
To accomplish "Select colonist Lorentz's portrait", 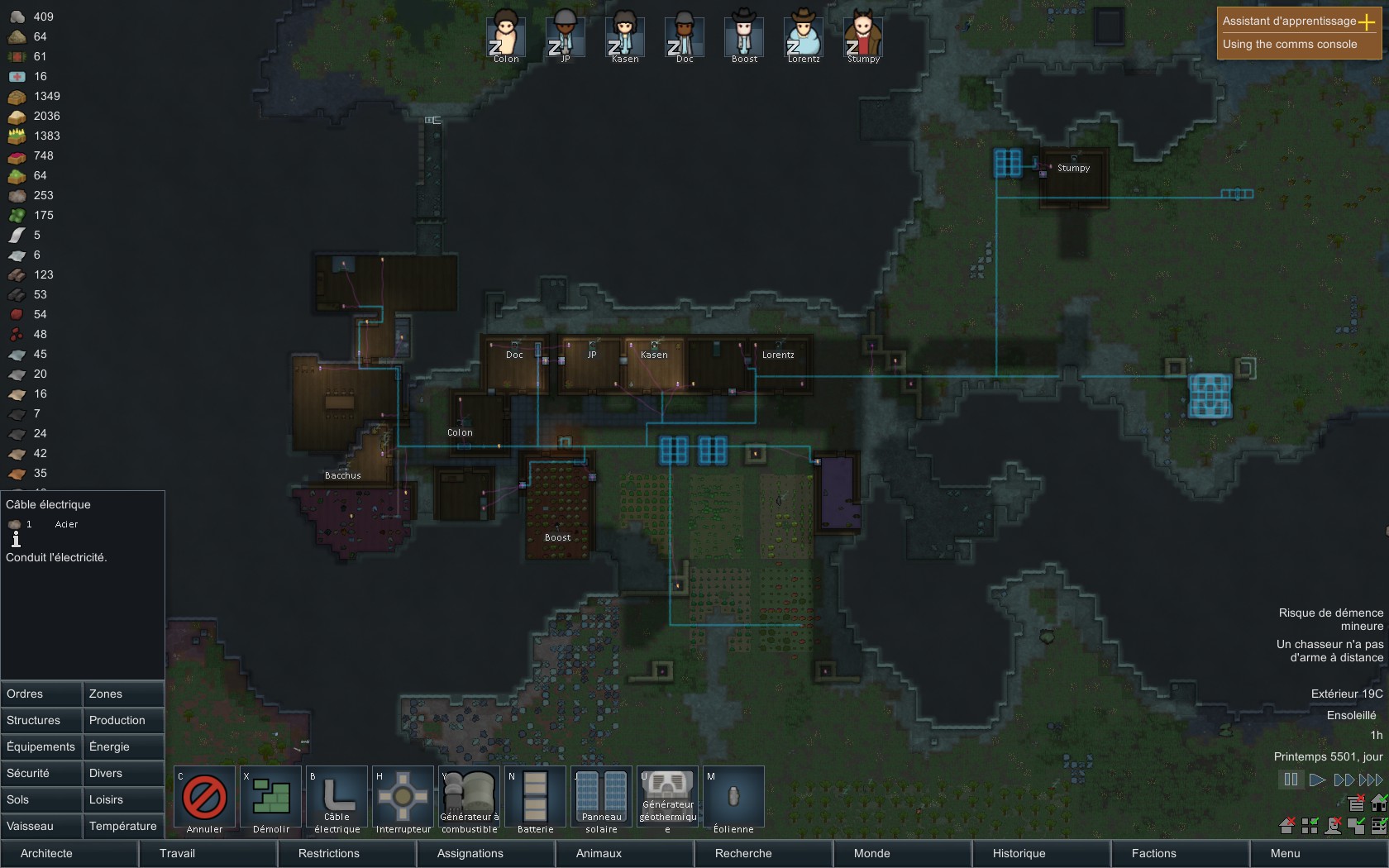I will [x=804, y=37].
